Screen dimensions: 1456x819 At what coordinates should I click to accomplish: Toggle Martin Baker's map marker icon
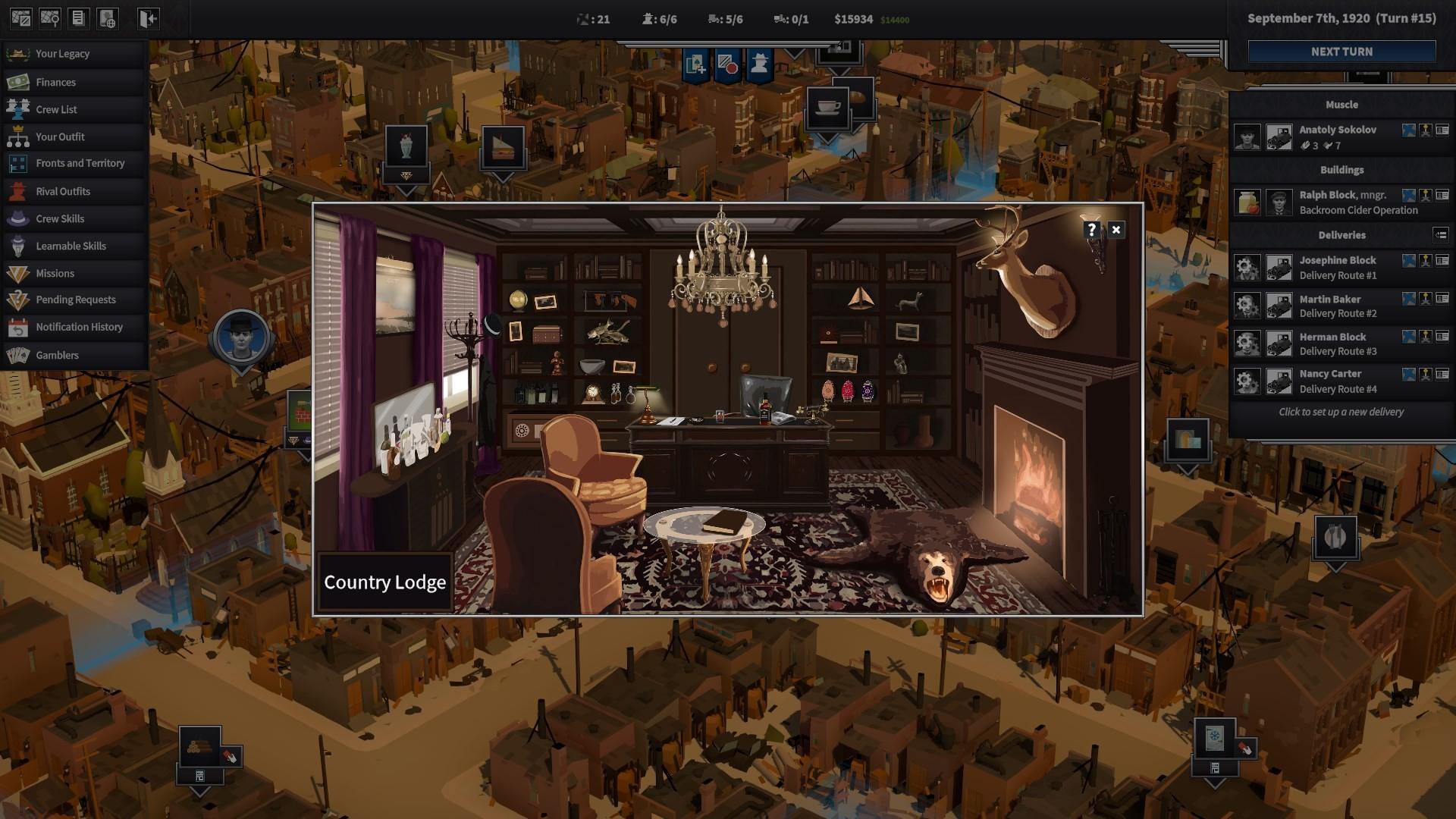[x=1426, y=299]
